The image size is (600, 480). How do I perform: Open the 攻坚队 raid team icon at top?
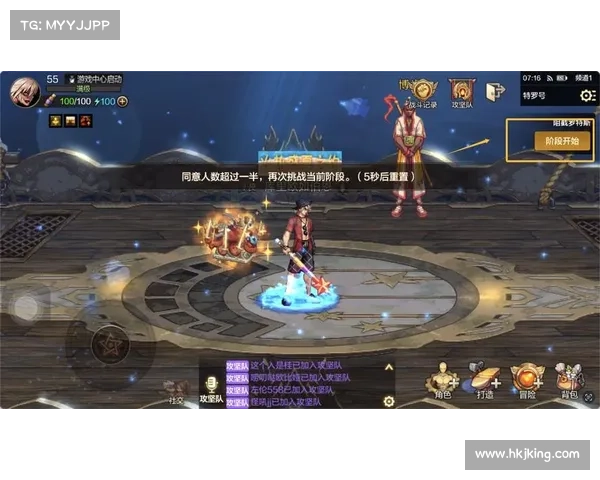pos(462,91)
